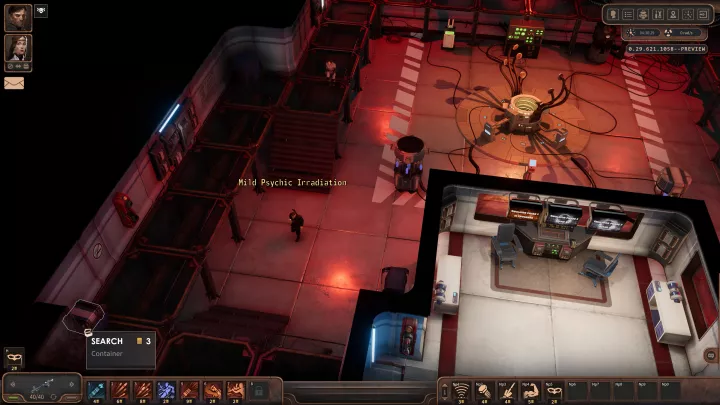
Task: Open the map marker icon
Action: tap(673, 15)
